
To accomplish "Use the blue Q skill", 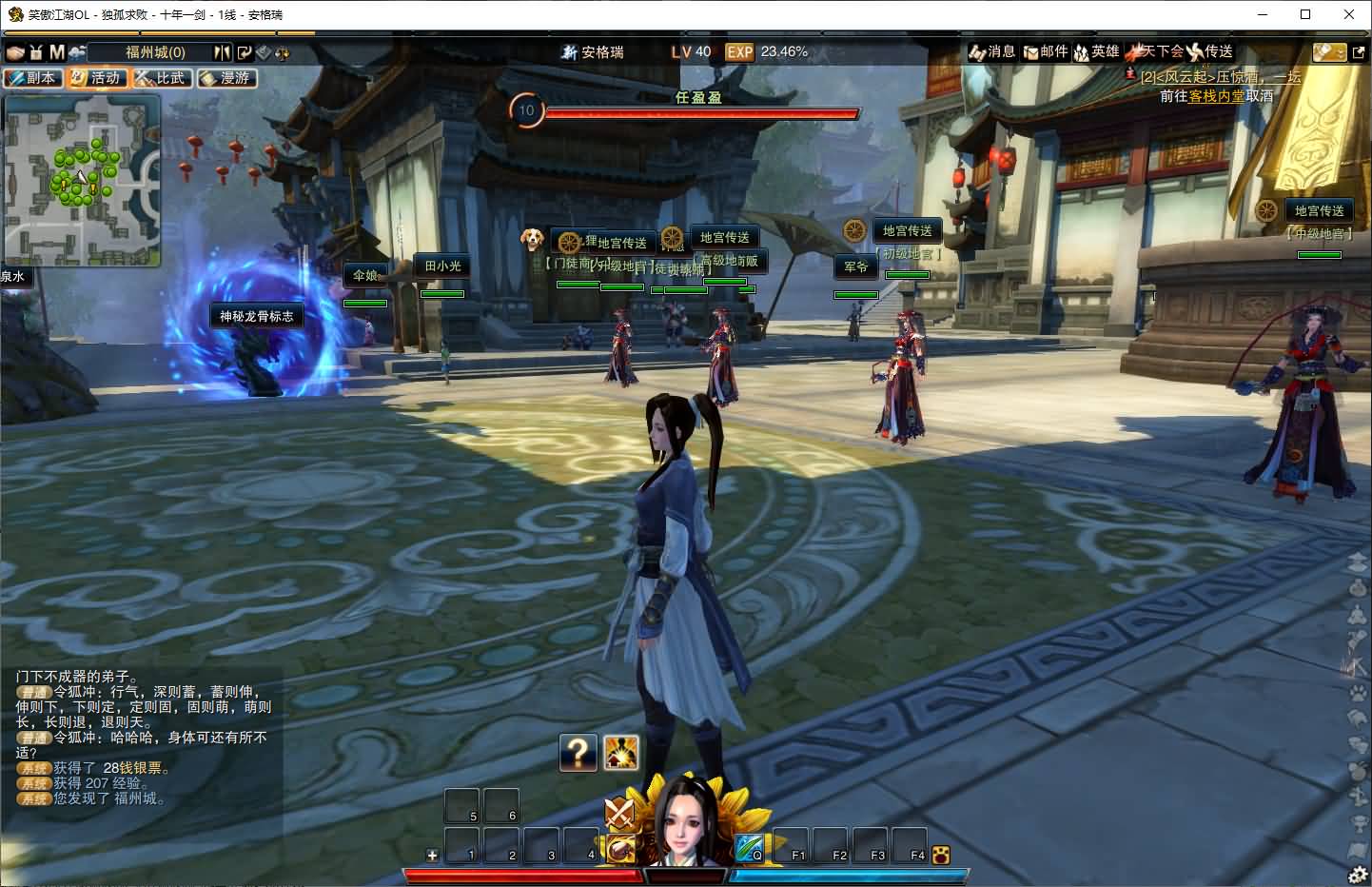I will pos(749,846).
